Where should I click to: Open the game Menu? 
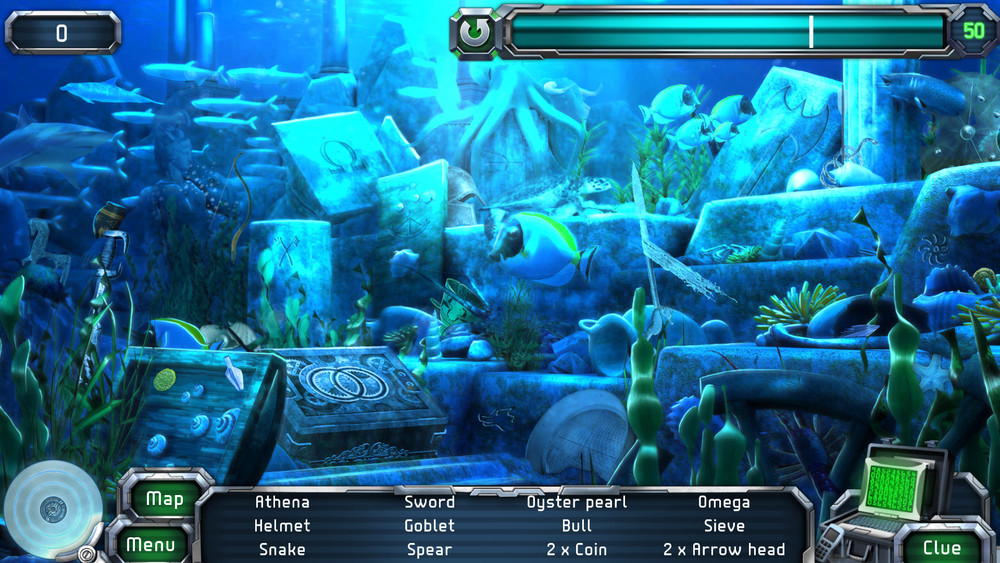[x=151, y=545]
